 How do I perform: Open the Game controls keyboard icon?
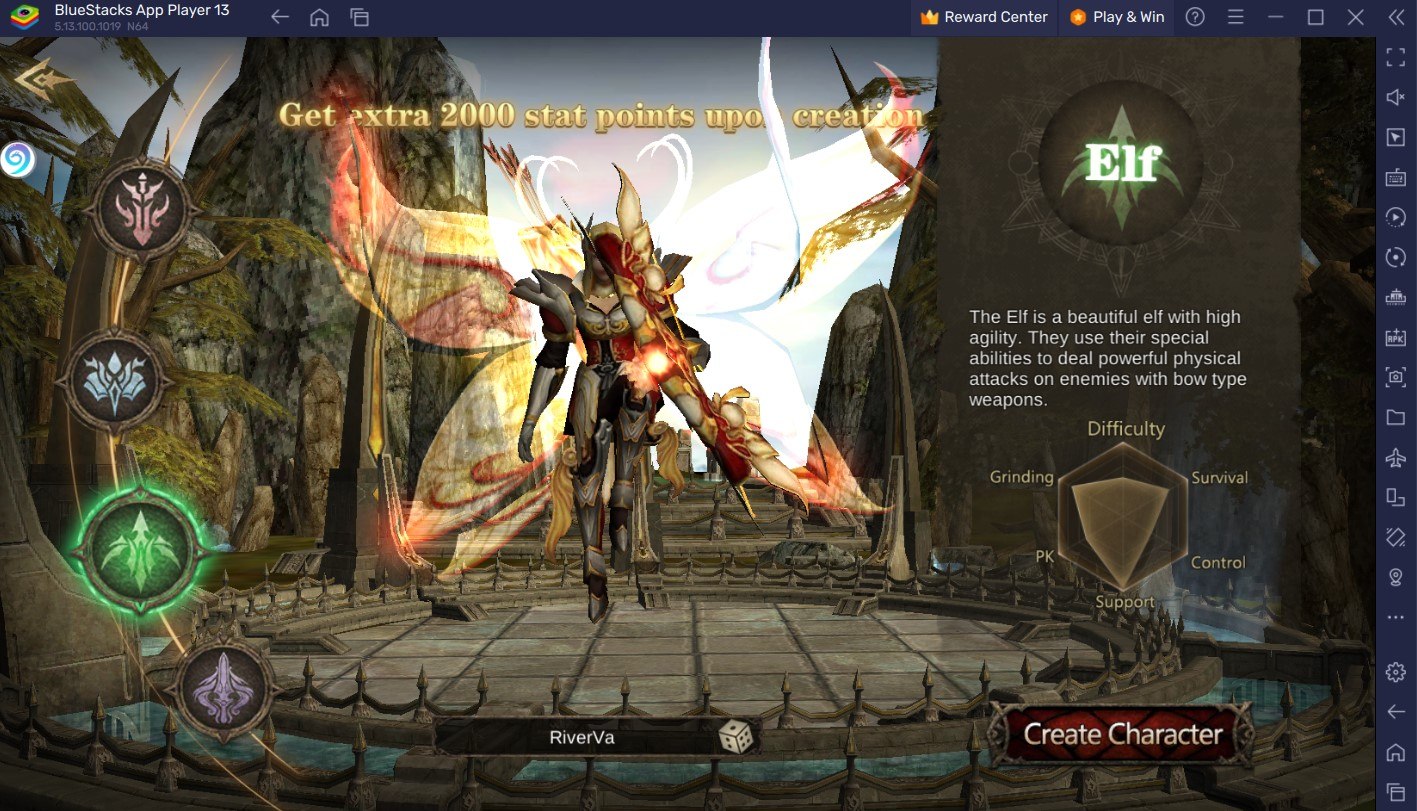(1395, 177)
